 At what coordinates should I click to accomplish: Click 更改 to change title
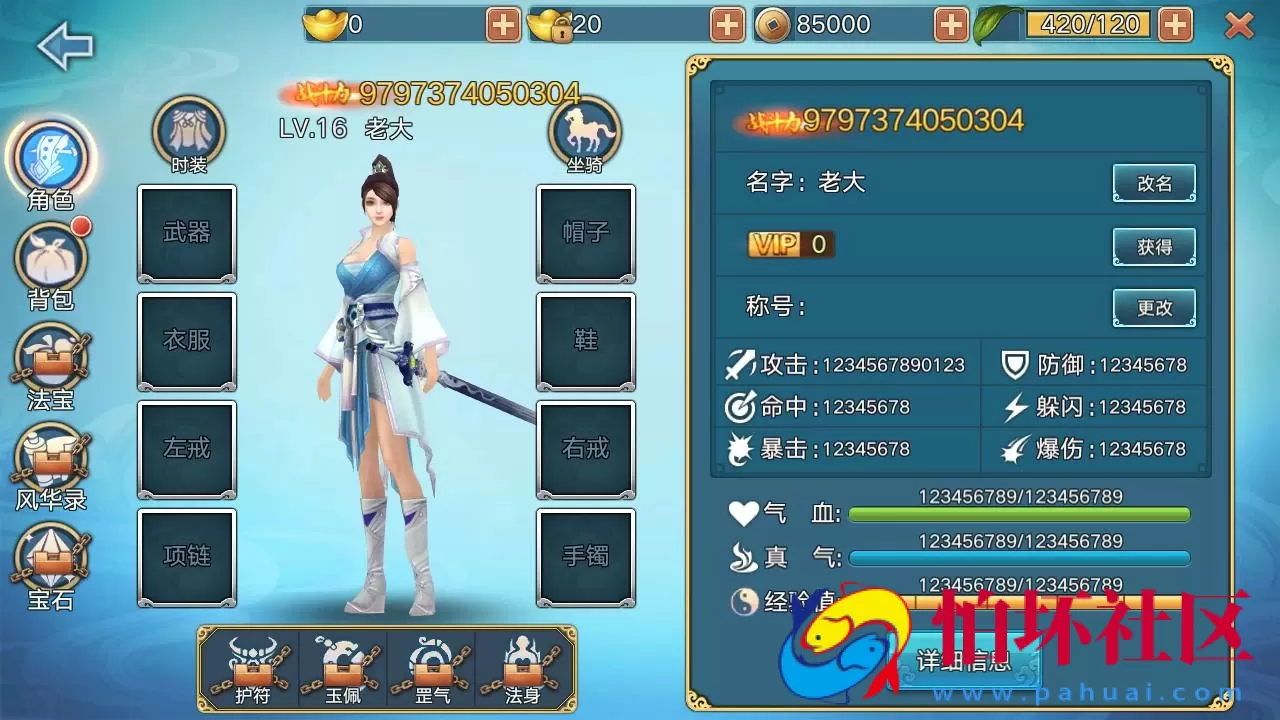[1155, 308]
